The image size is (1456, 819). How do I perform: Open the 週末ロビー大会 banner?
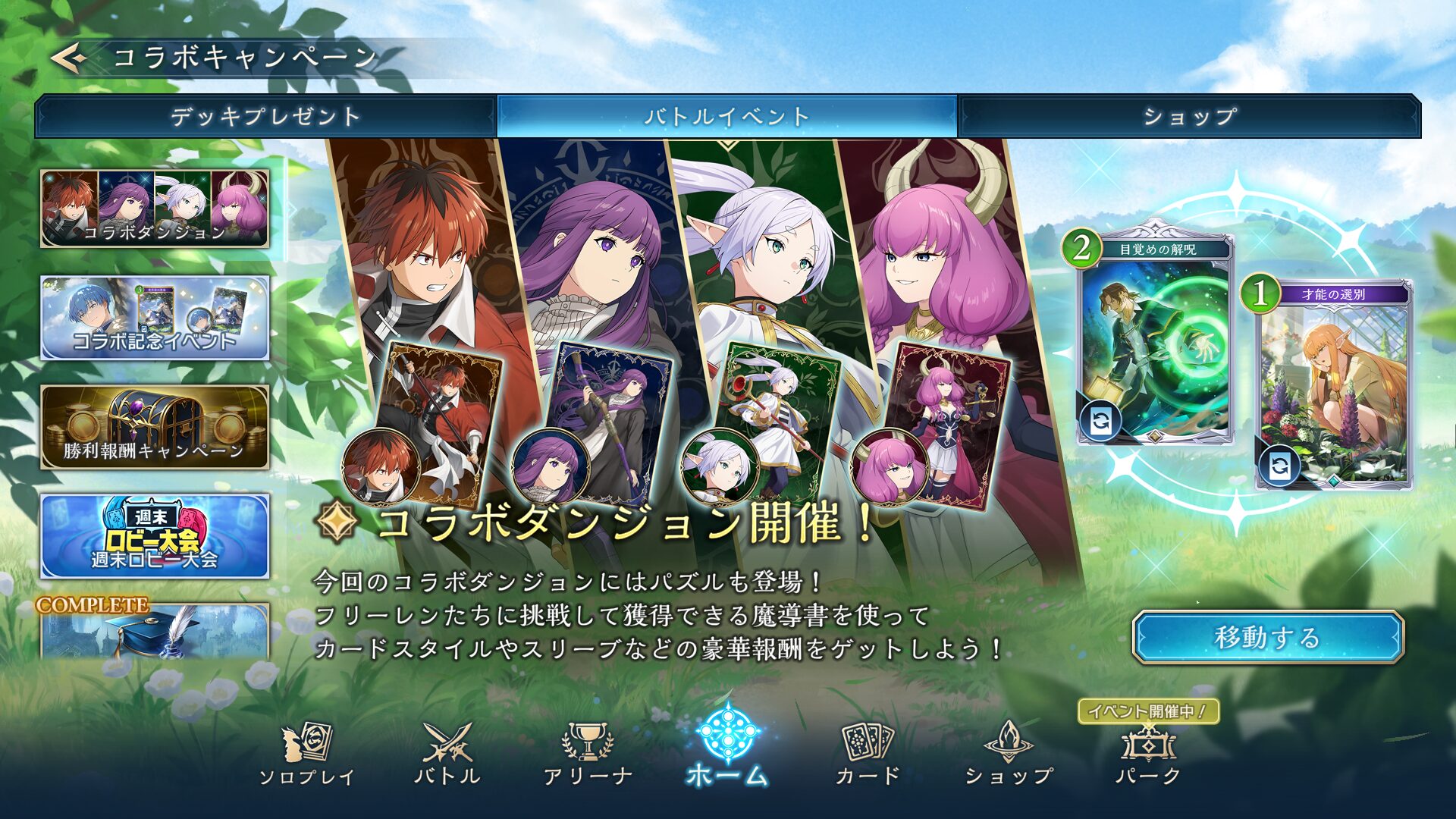pyautogui.click(x=155, y=536)
